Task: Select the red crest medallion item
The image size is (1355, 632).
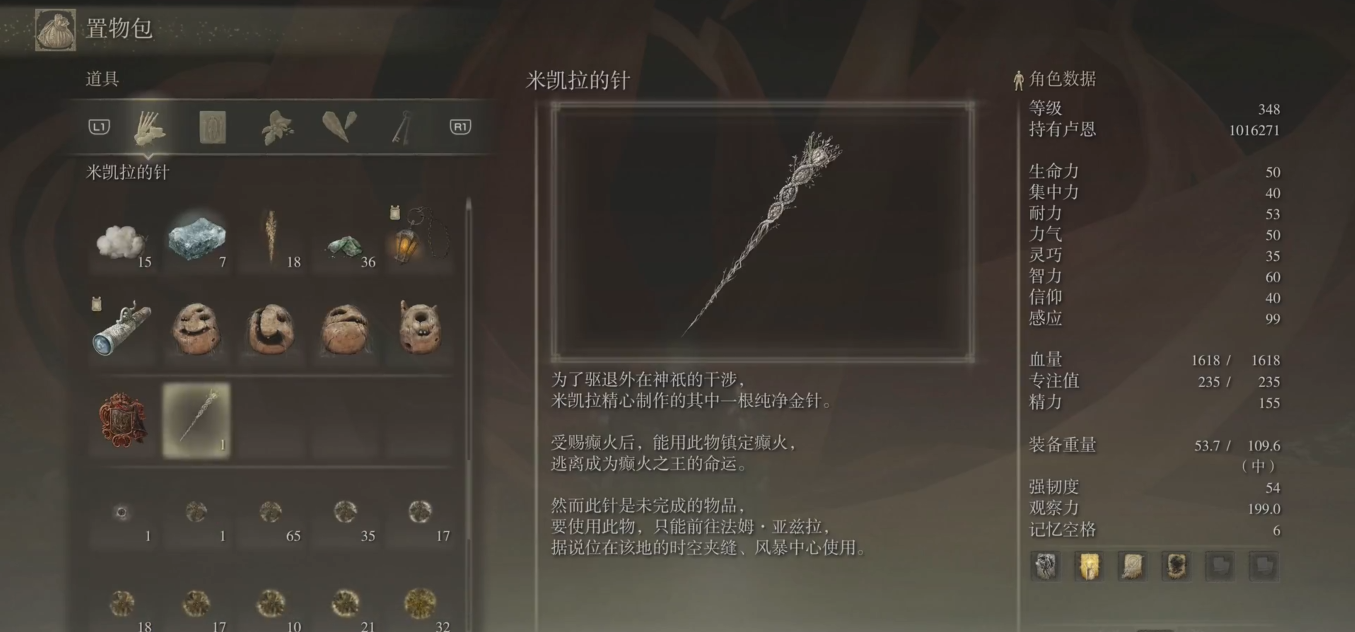Action: pyautogui.click(x=122, y=420)
